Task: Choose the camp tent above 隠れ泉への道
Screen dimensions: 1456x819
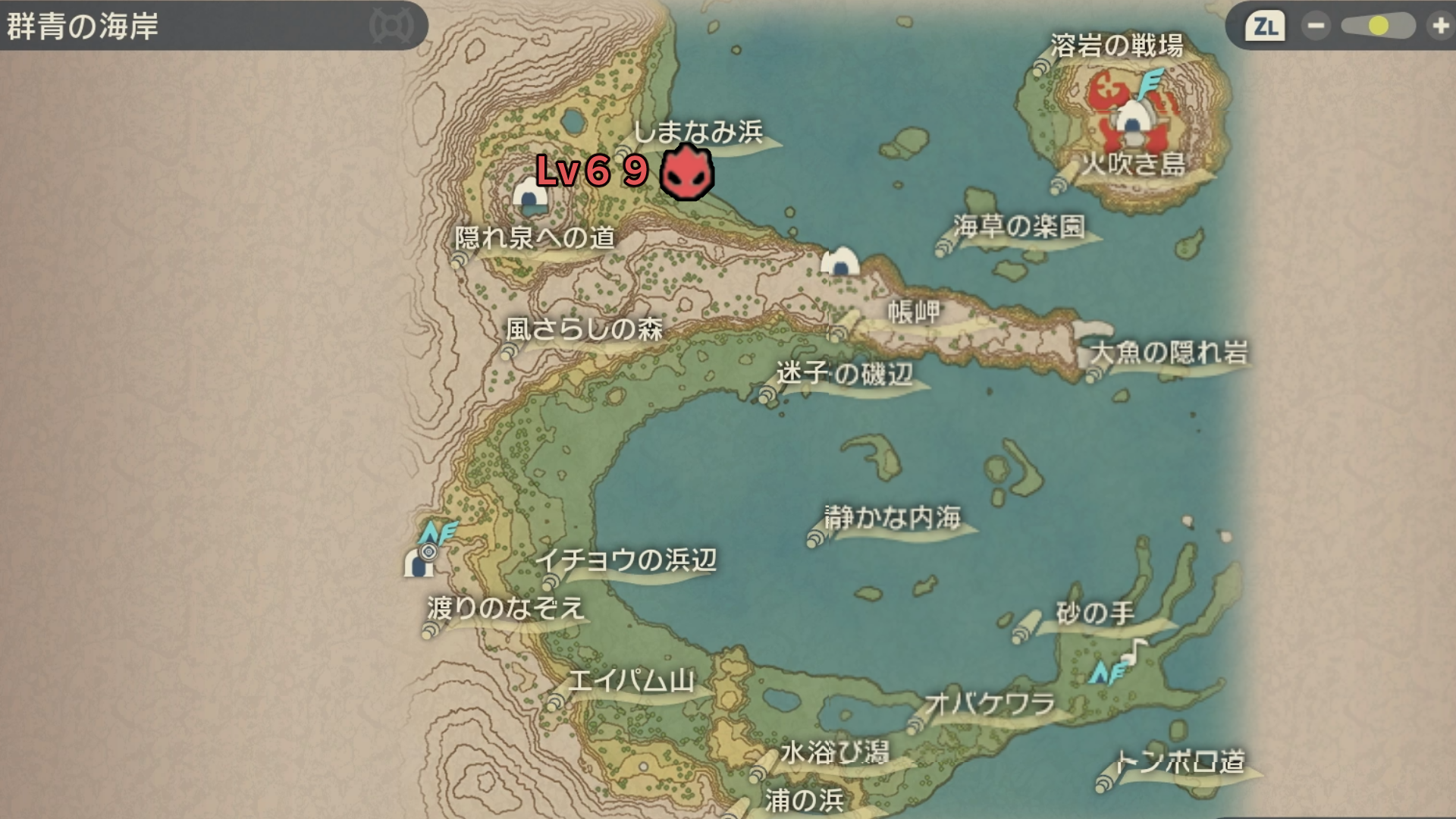Action: point(530,196)
